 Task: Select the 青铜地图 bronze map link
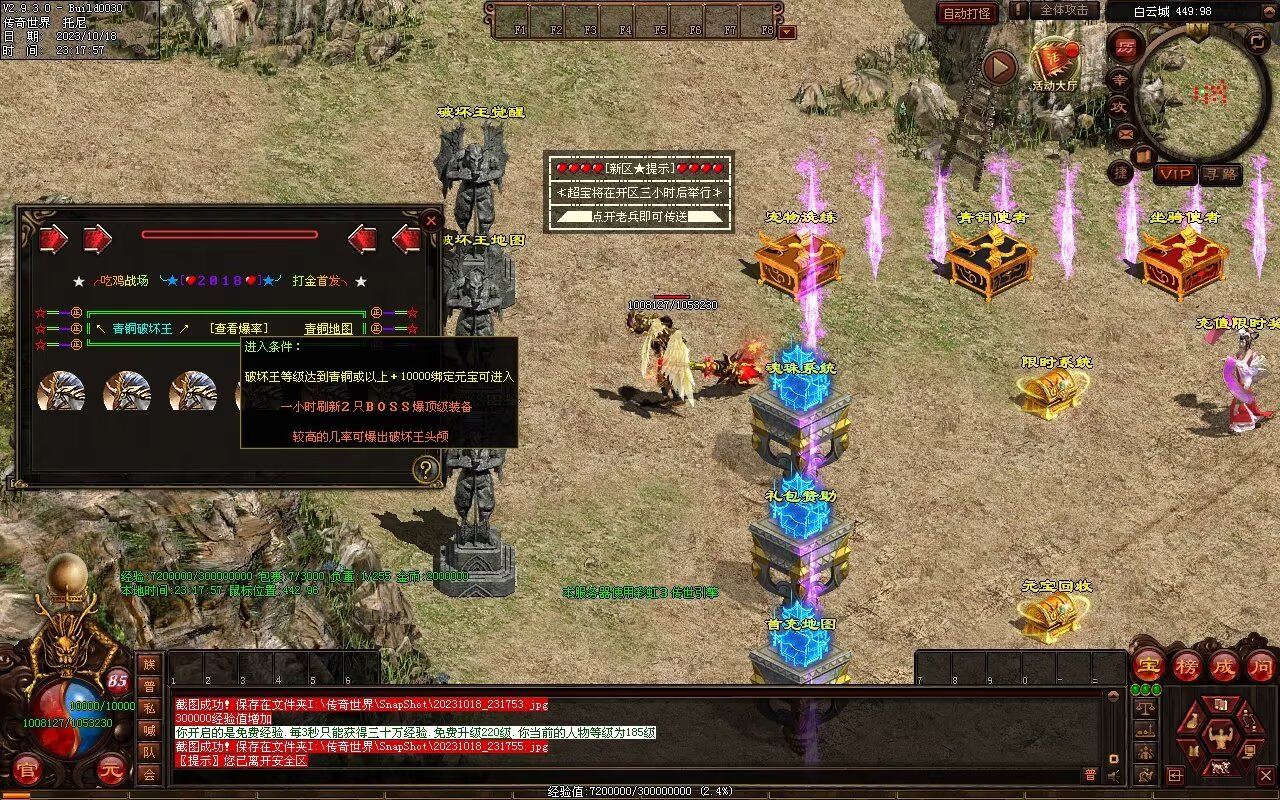click(329, 328)
